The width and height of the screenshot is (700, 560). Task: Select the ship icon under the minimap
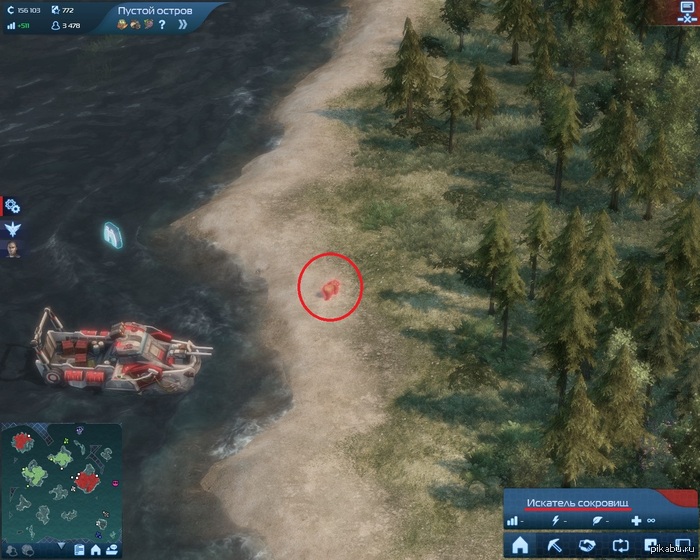111,549
